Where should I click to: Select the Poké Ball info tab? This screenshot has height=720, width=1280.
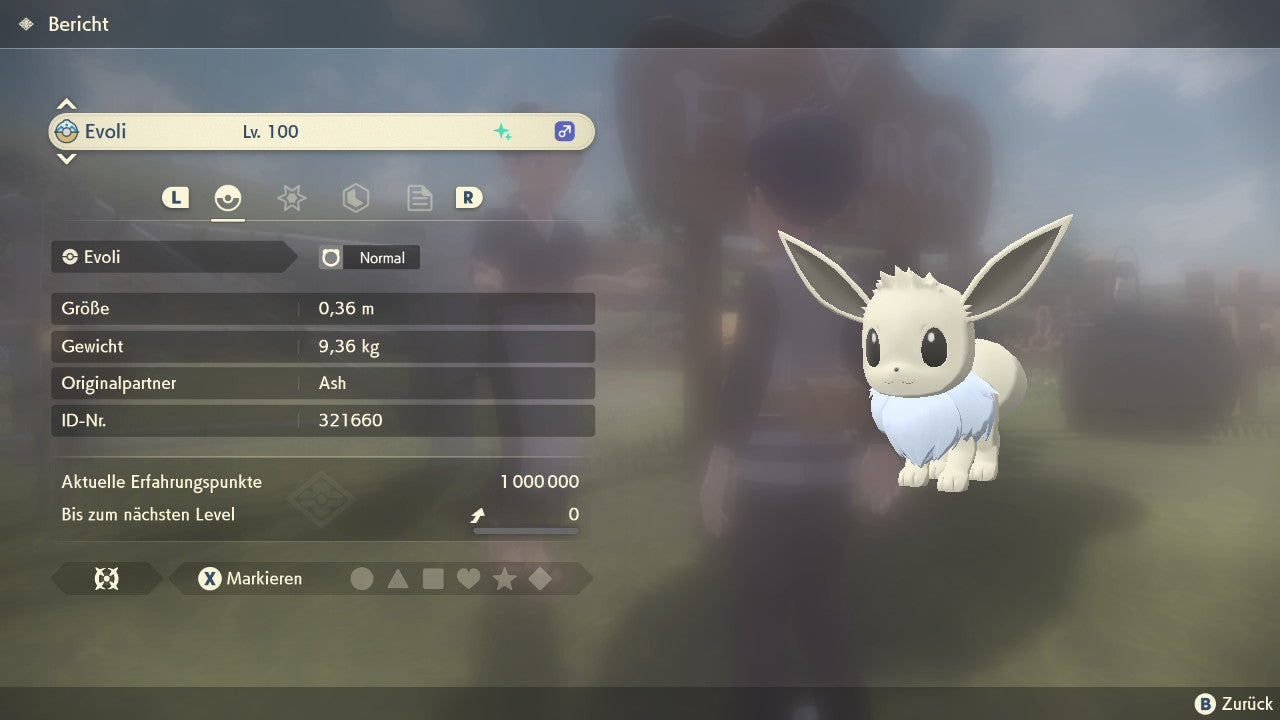click(228, 198)
